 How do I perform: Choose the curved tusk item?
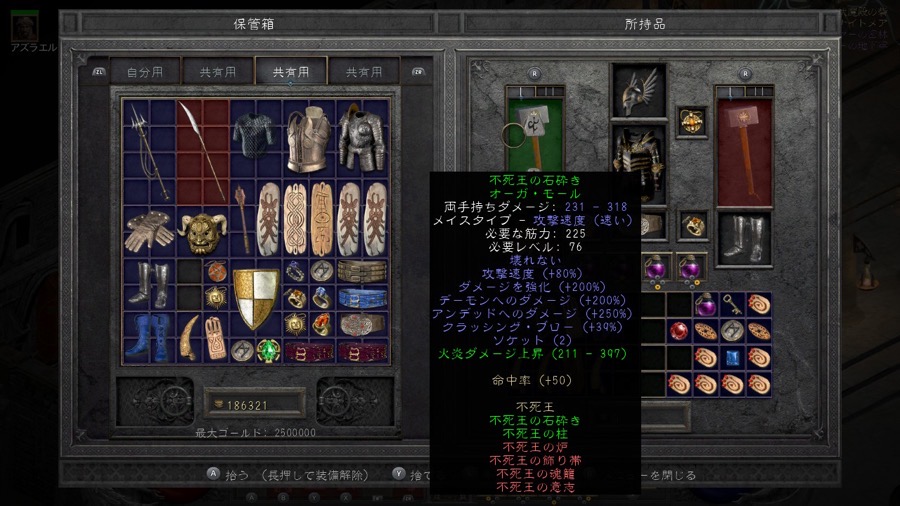190,337
